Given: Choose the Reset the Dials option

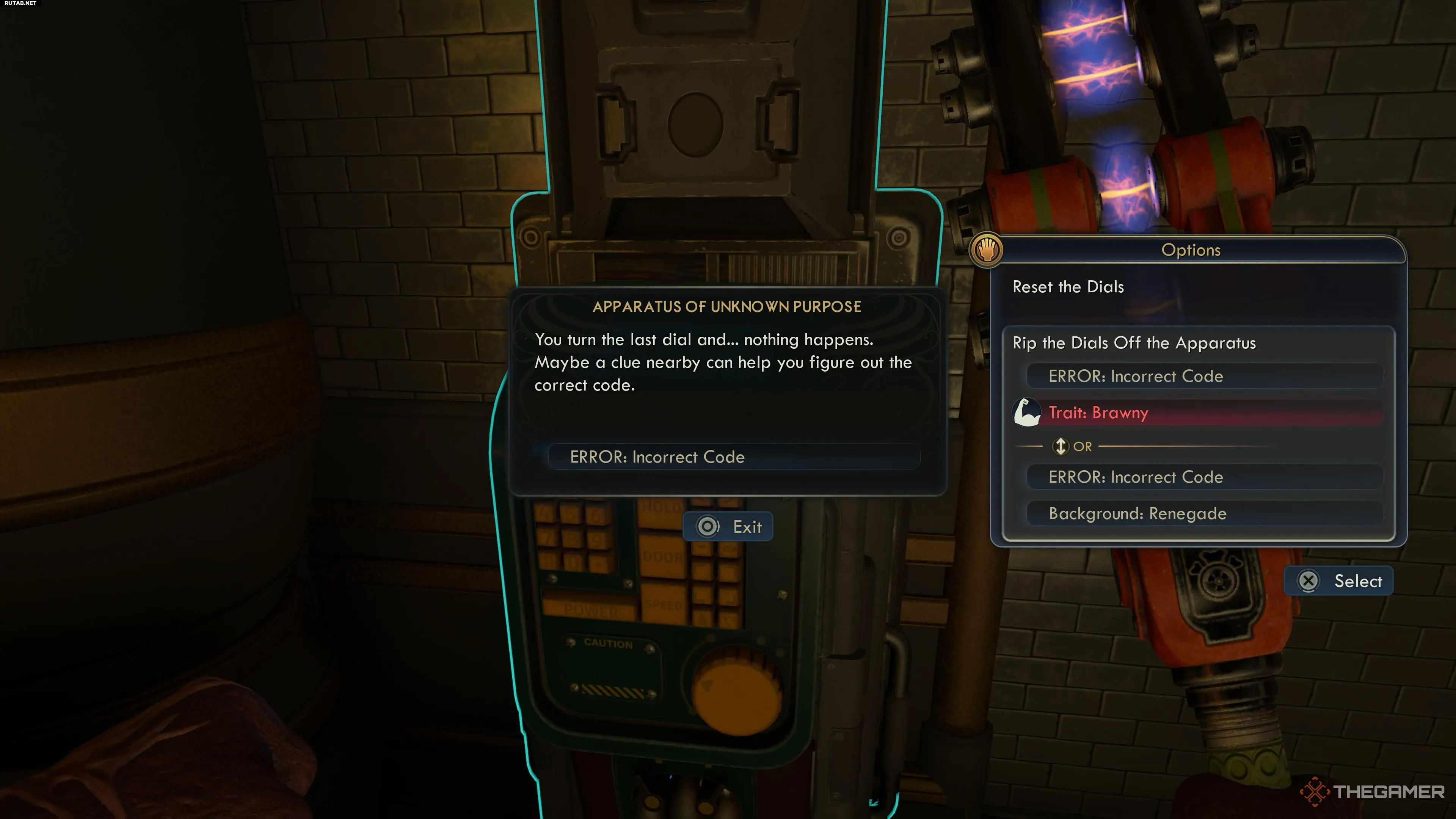Looking at the screenshot, I should coord(1068,287).
